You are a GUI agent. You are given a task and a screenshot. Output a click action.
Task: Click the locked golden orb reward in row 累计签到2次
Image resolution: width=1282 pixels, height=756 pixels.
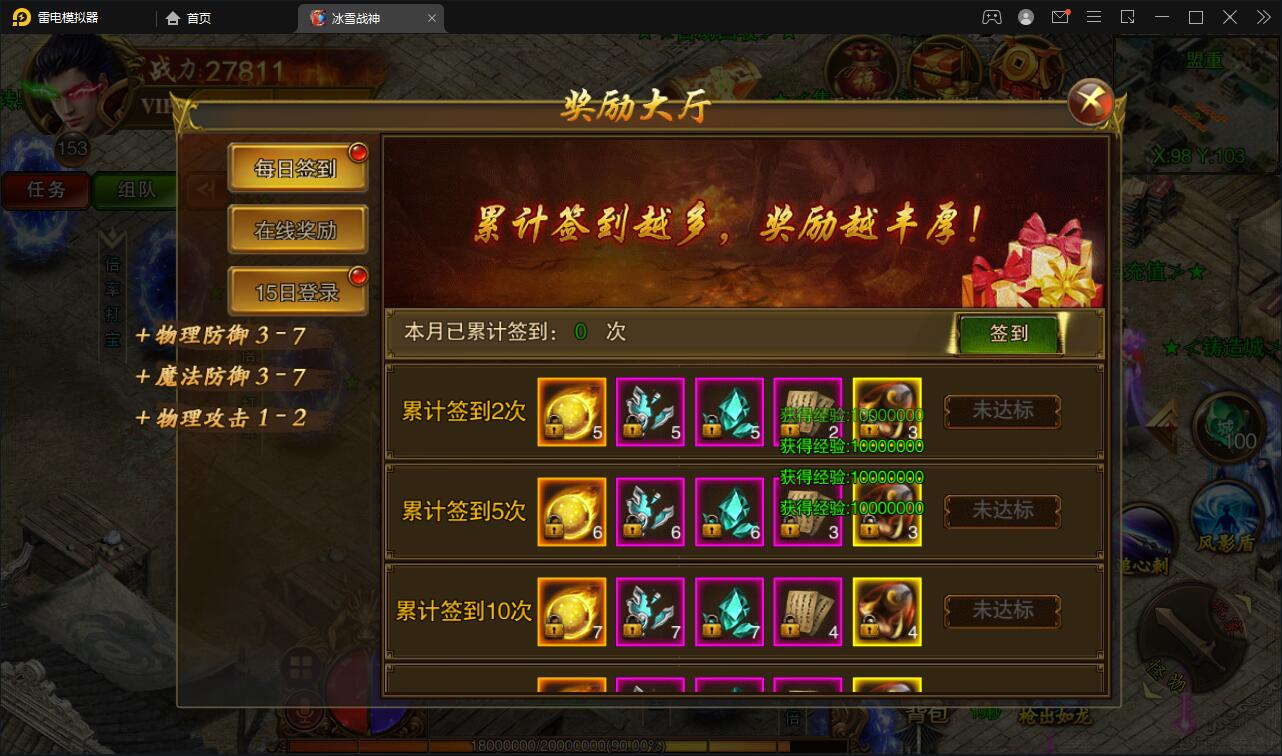pos(571,411)
